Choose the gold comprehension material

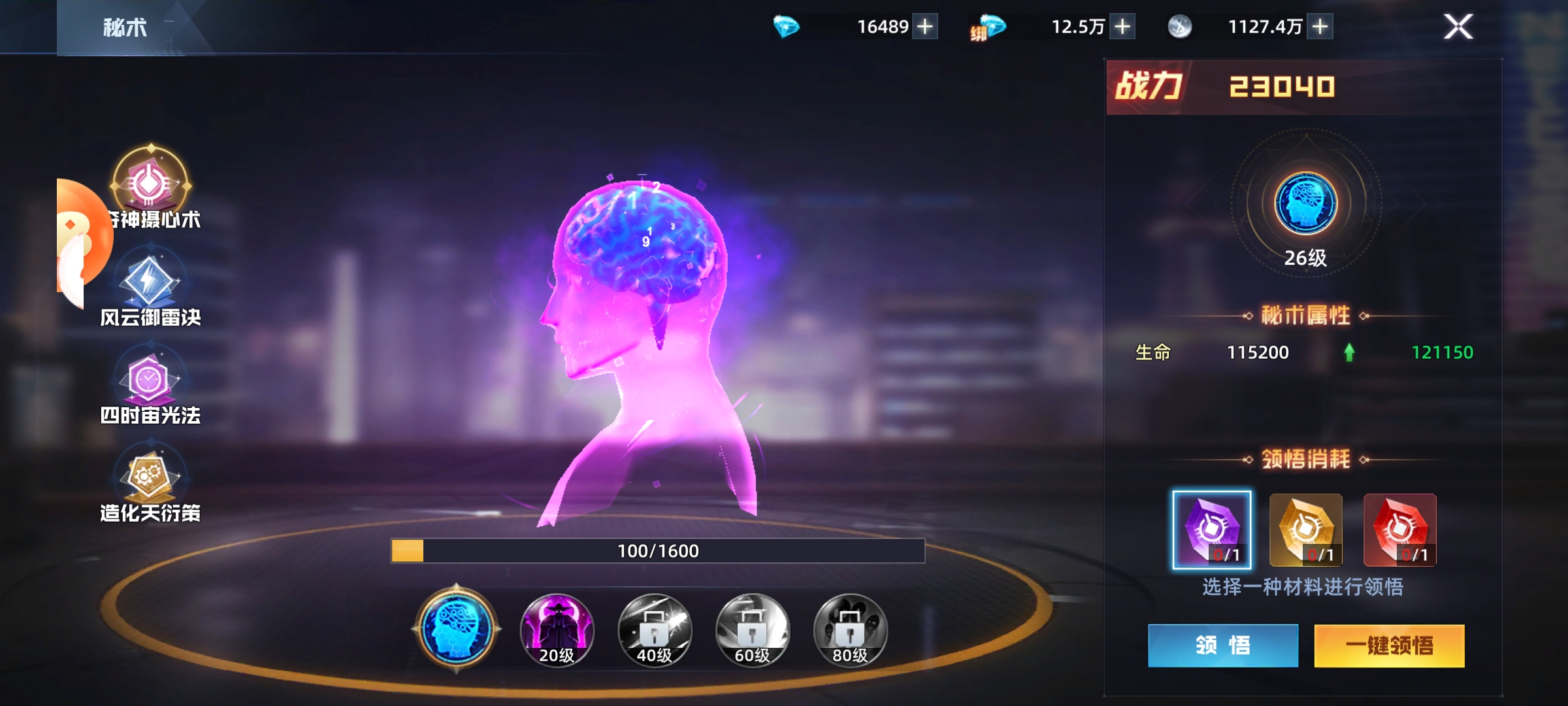[x=1305, y=530]
